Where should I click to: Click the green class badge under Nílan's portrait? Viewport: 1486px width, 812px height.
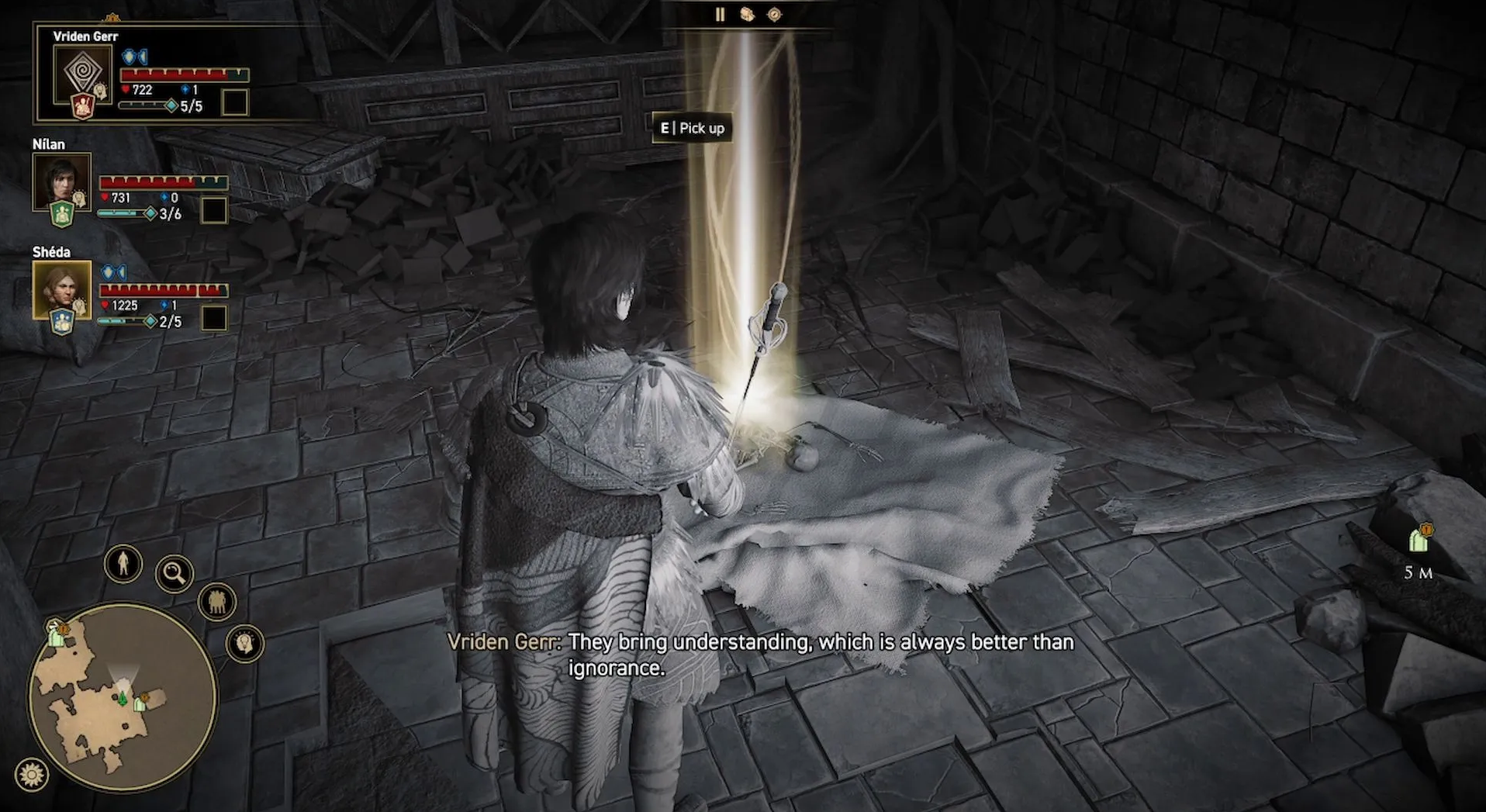coord(62,213)
